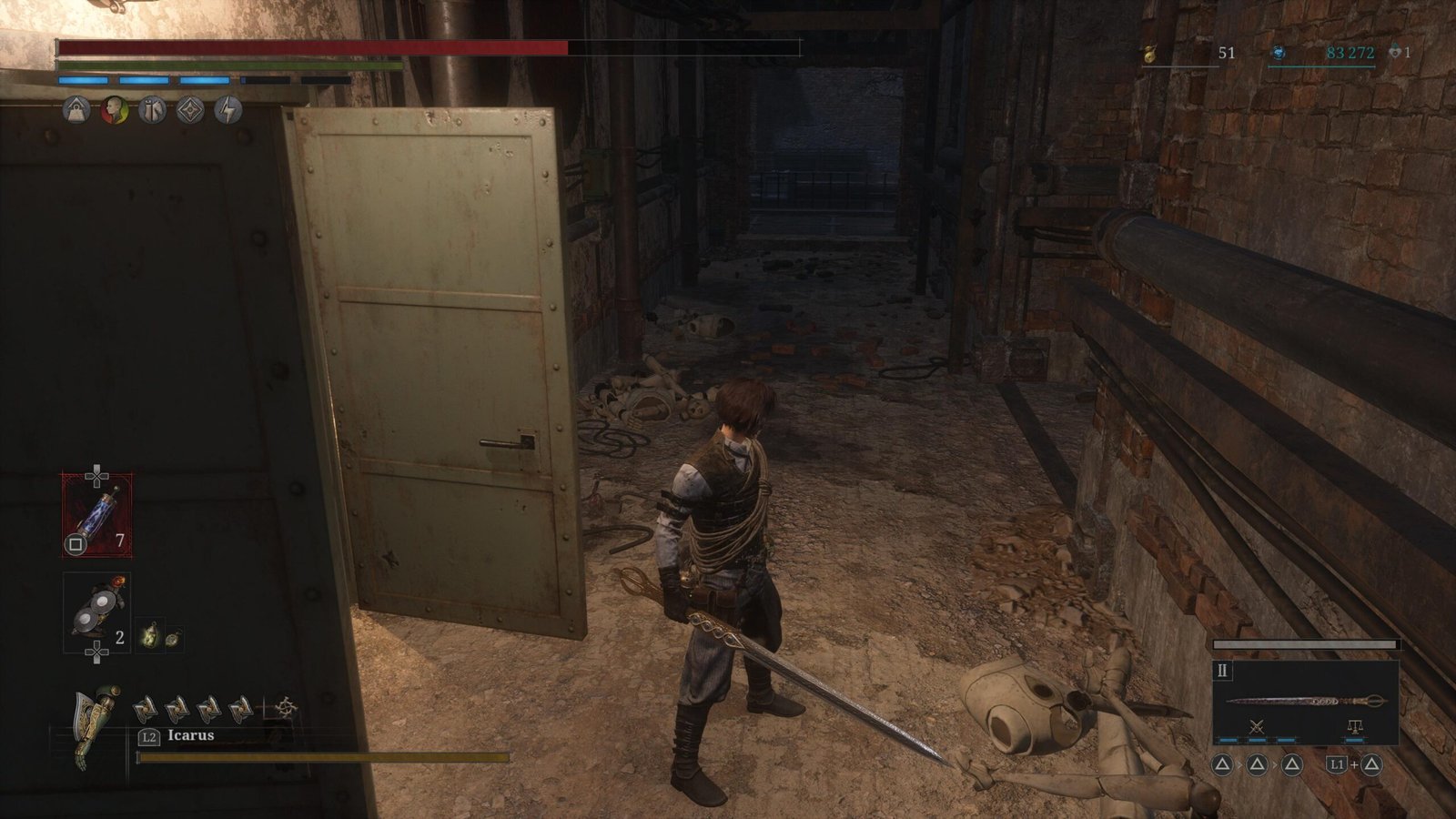1456x819 pixels.
Task: Click the blue Ergo currency icon
Action: click(x=1279, y=54)
